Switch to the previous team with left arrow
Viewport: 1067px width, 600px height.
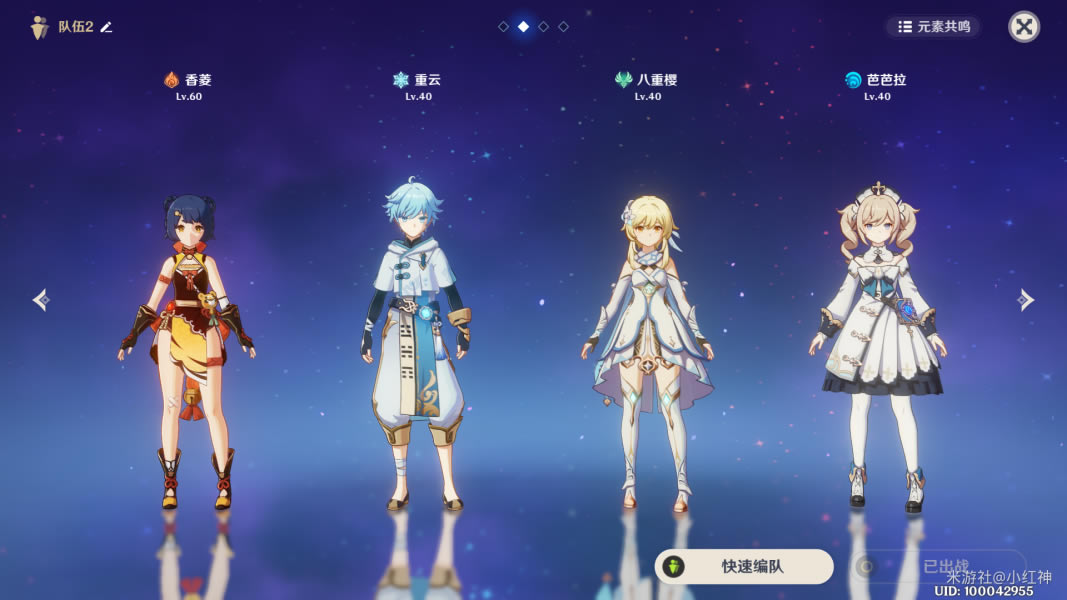click(x=40, y=299)
